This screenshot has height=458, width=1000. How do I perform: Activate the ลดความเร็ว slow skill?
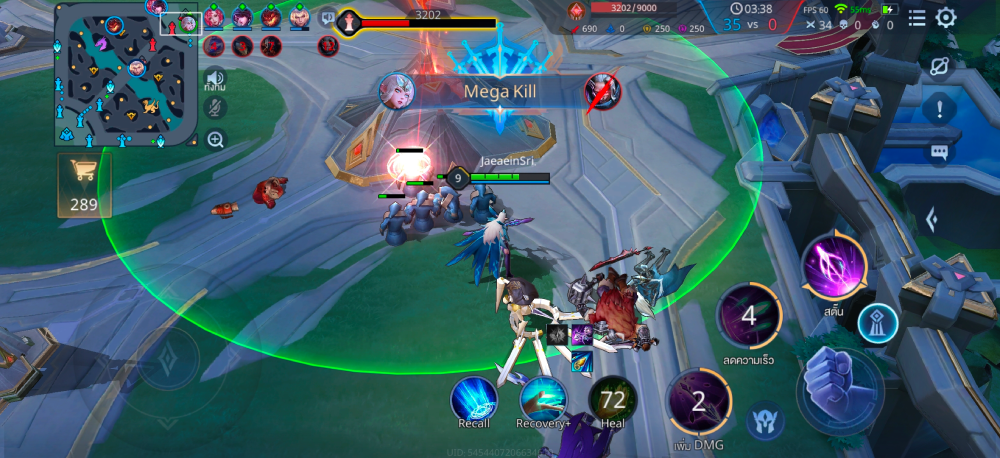[749, 317]
